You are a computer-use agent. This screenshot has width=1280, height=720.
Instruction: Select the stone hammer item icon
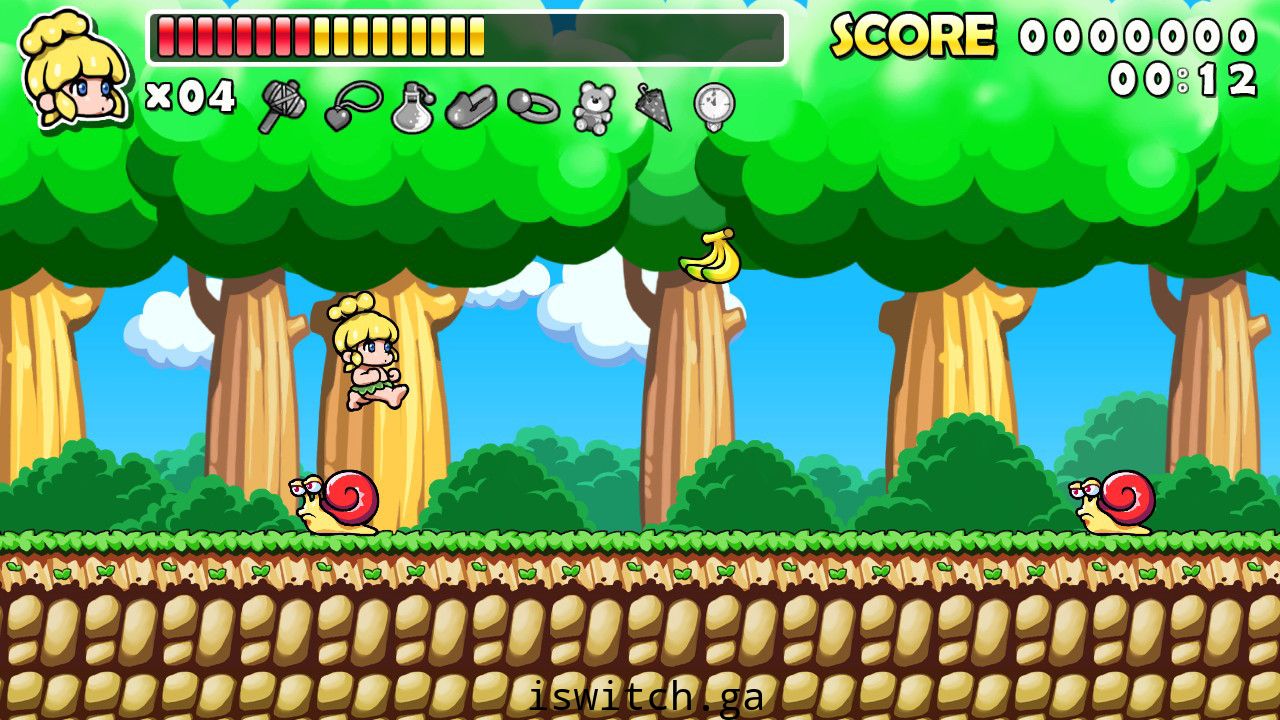click(x=281, y=105)
